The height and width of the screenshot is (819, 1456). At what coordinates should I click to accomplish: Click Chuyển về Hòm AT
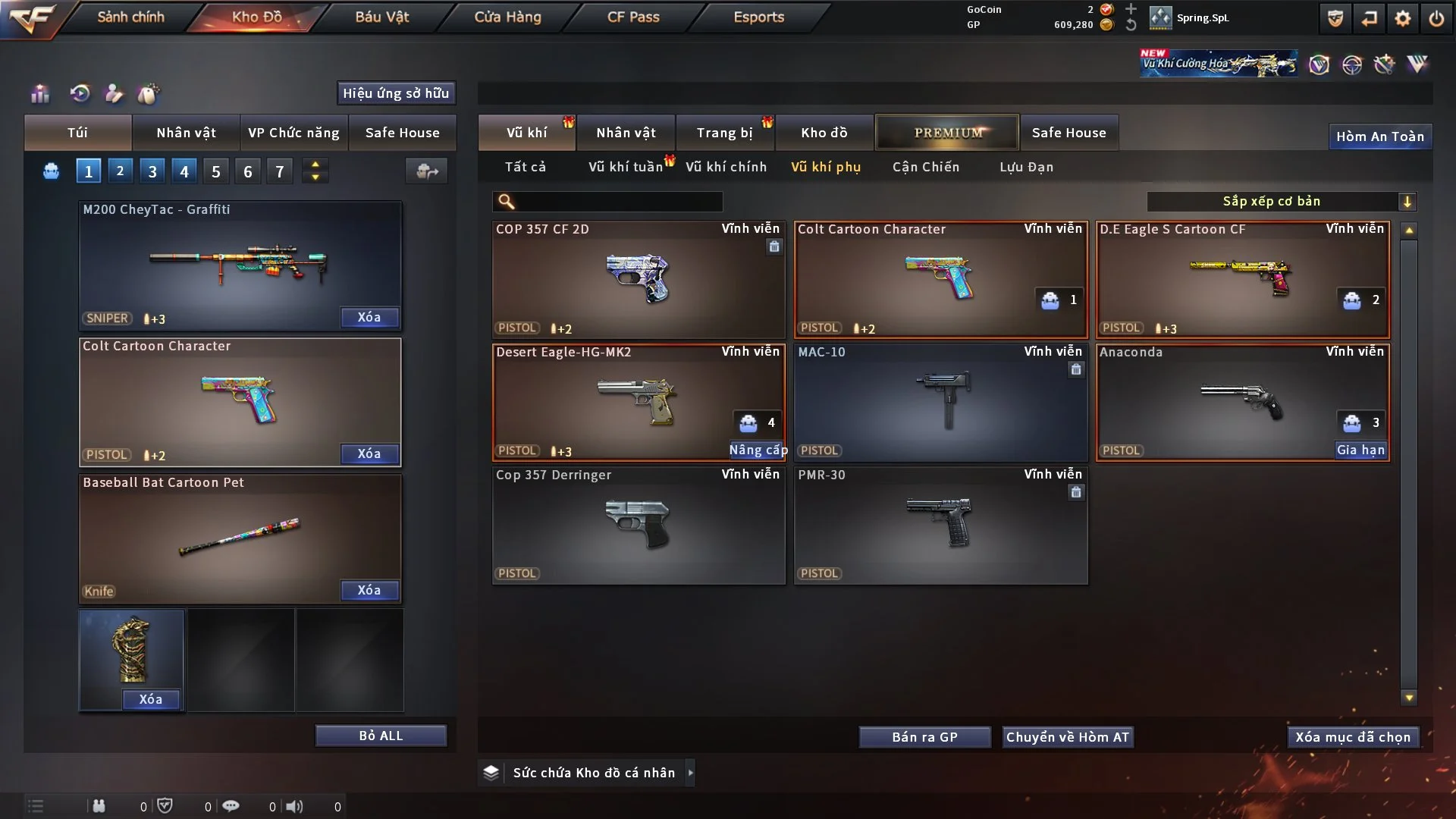pyautogui.click(x=1067, y=737)
